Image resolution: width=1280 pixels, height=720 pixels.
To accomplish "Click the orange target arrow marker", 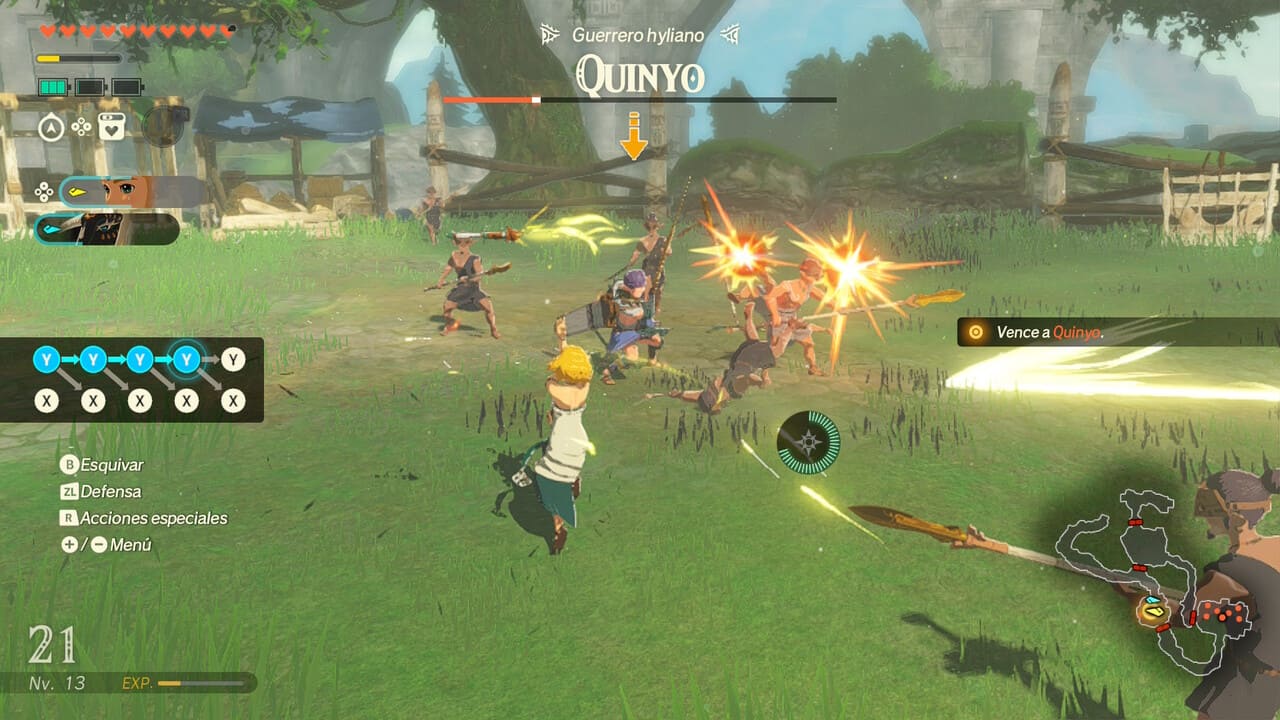I will pyautogui.click(x=633, y=137).
